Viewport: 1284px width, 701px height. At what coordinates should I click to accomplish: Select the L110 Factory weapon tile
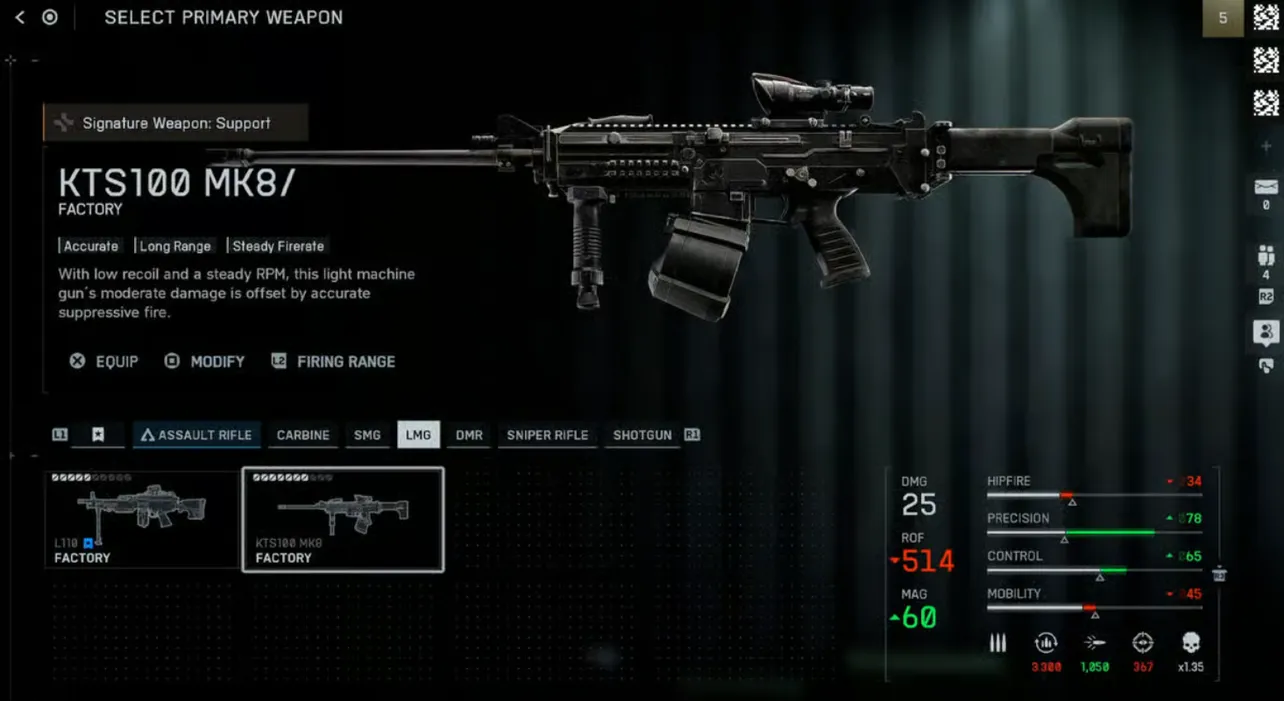142,520
